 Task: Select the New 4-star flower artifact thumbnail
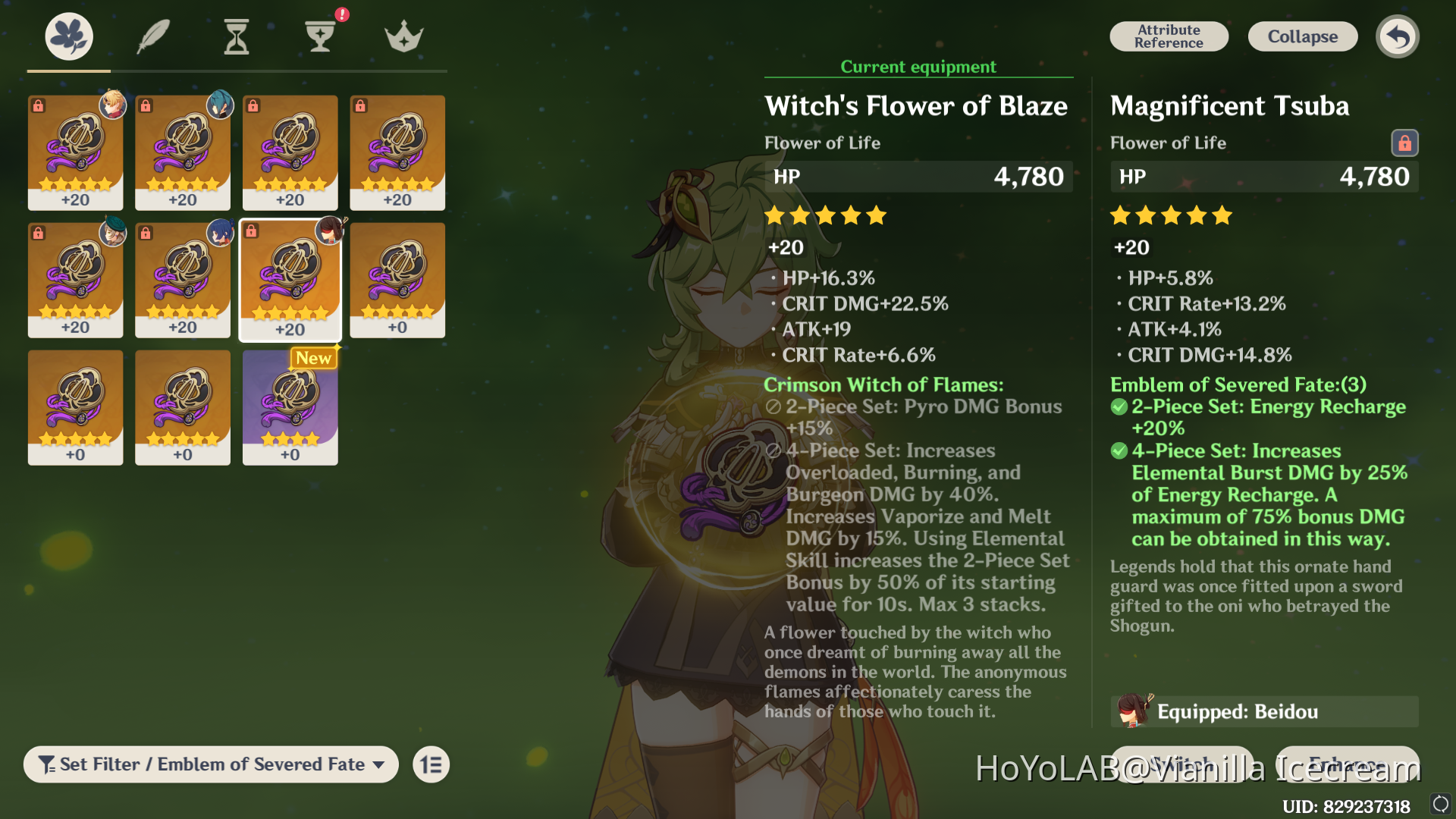tap(290, 407)
